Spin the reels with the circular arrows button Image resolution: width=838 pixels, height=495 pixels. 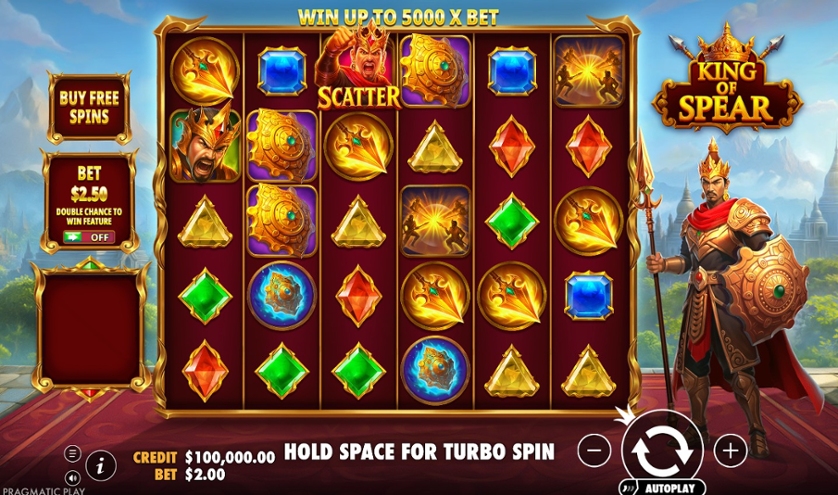[x=662, y=450]
